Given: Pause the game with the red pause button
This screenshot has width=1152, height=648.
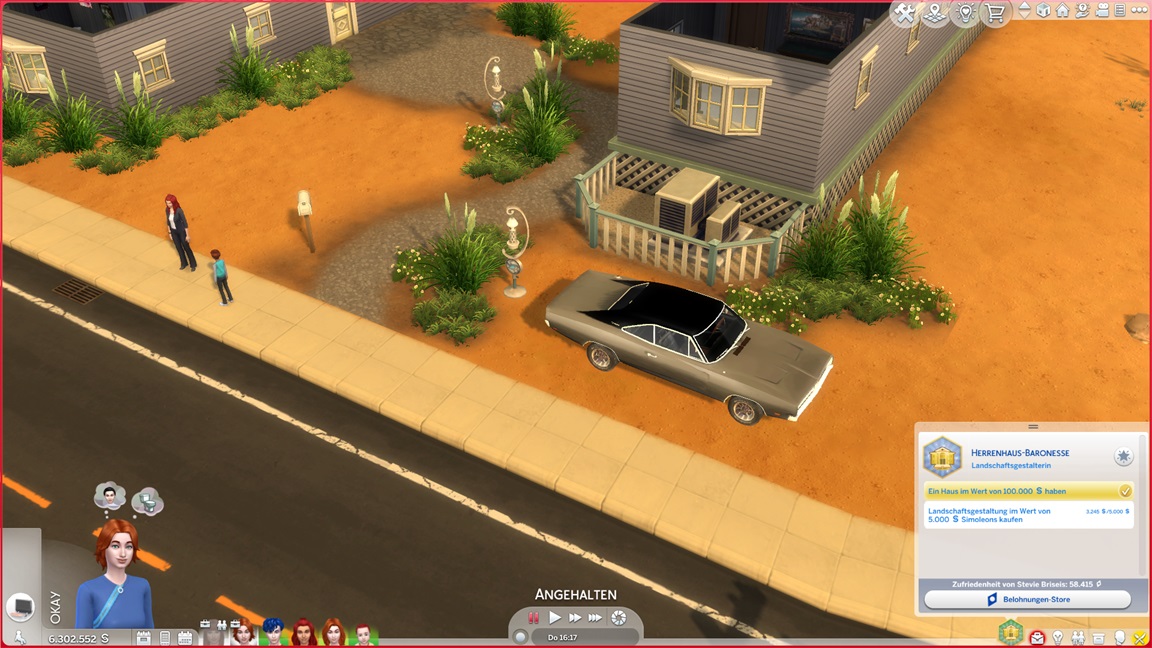Looking at the screenshot, I should pos(534,618).
